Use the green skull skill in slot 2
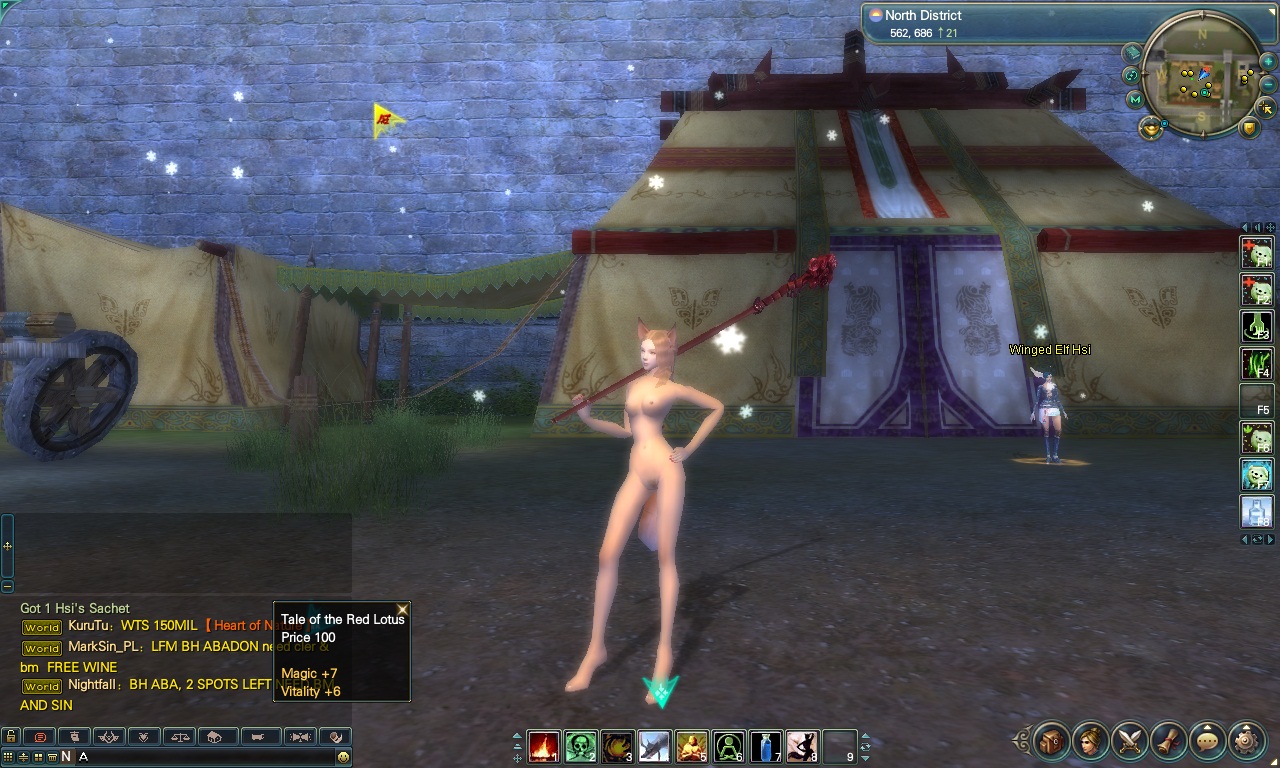1280x768 pixels. (581, 746)
